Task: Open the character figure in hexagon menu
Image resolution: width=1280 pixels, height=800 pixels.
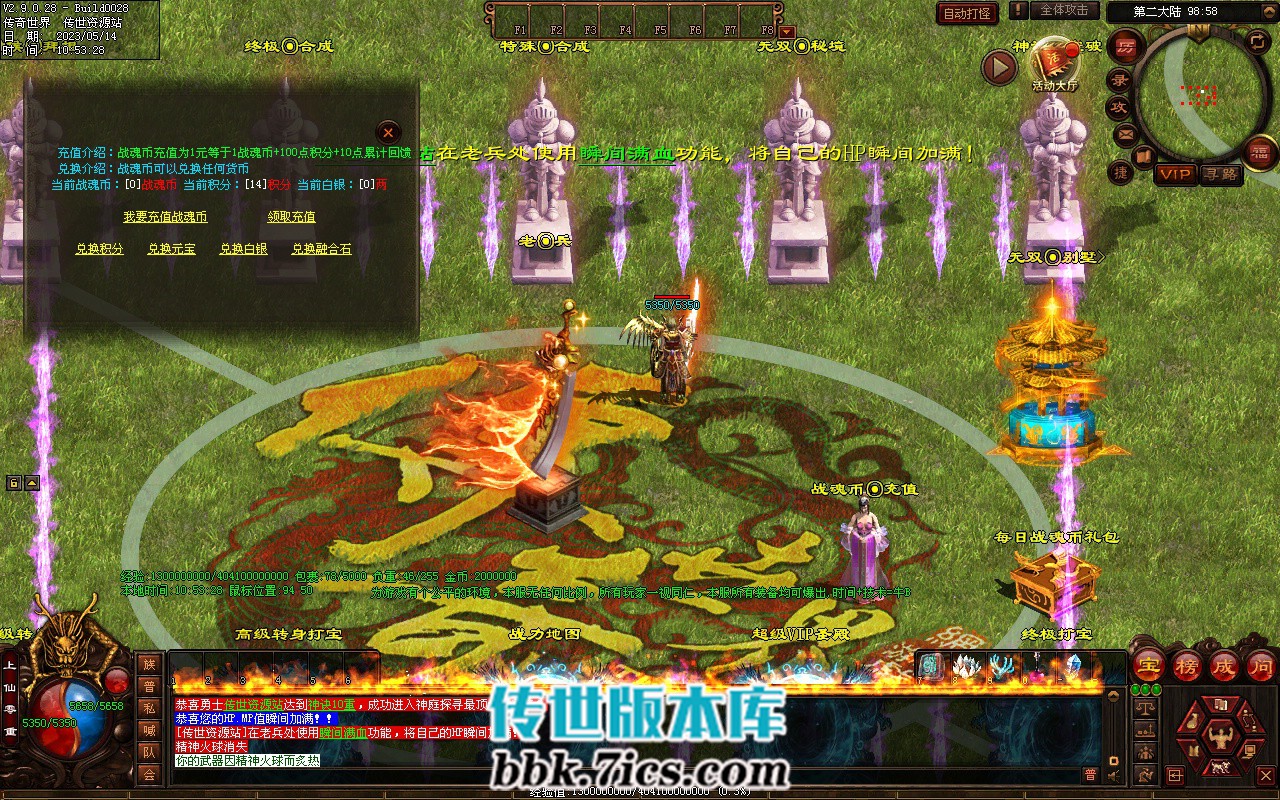Action: pos(1217,738)
